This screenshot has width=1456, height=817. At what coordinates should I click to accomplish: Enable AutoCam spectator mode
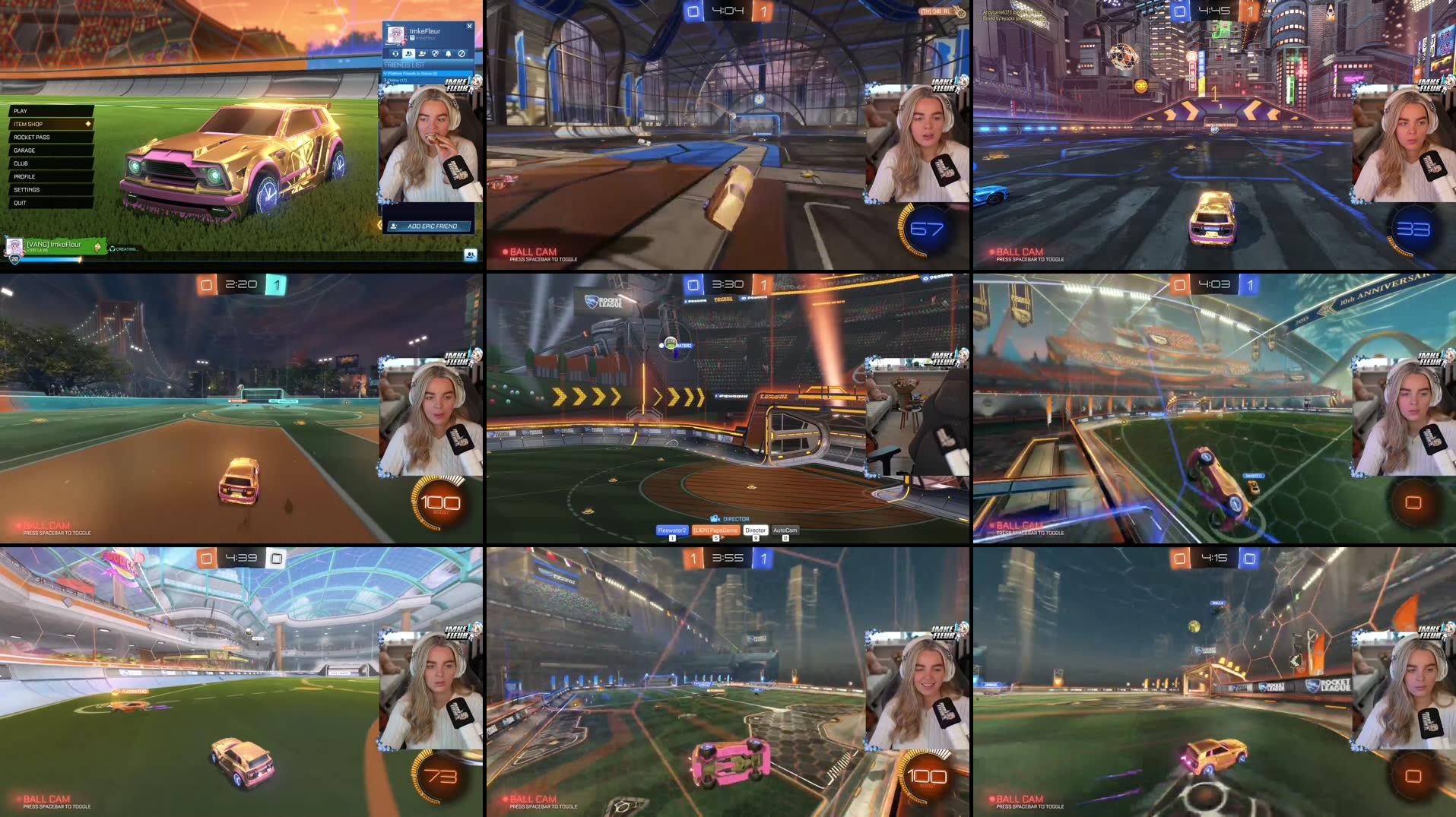785,530
